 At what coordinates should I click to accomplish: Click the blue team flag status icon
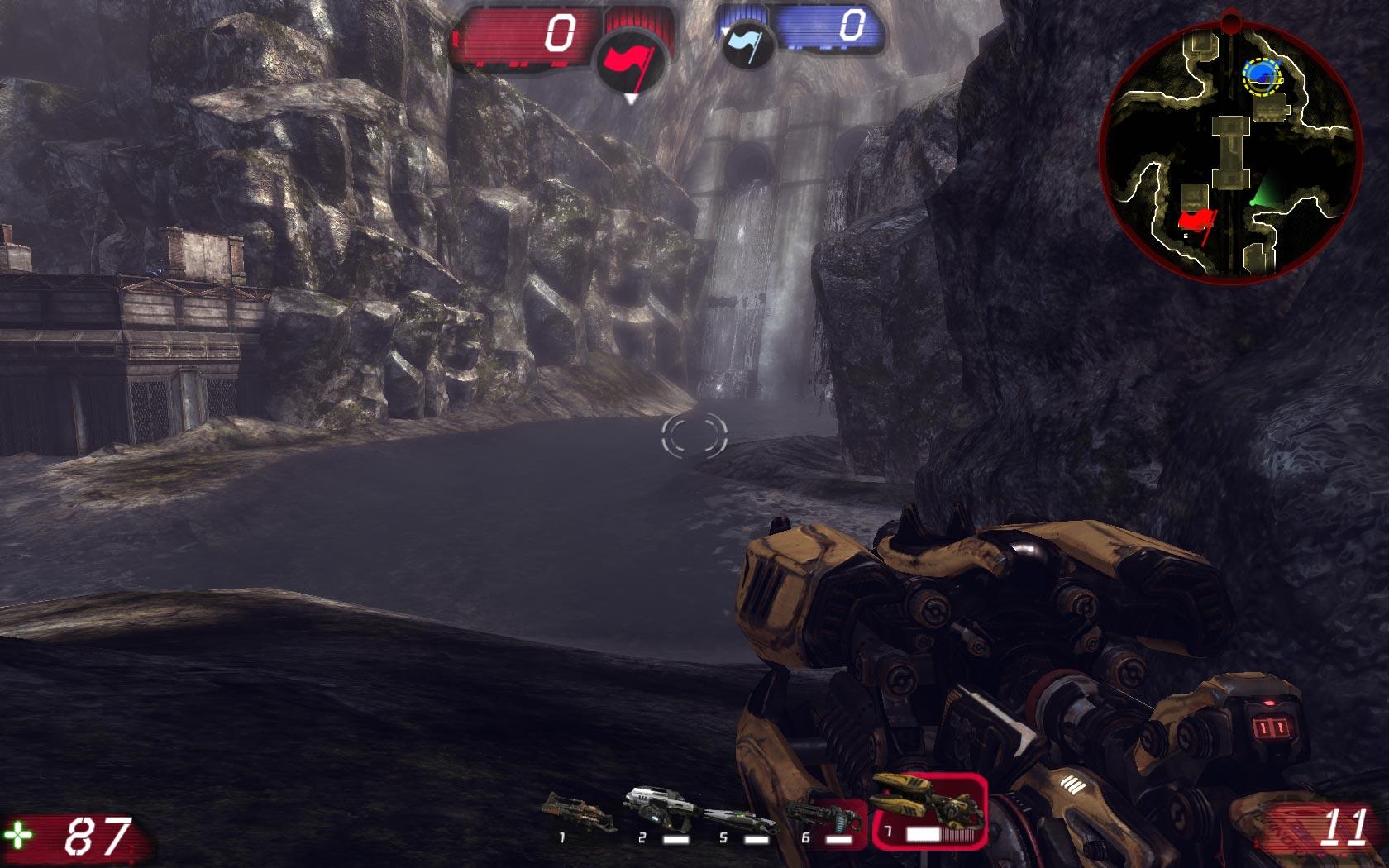(747, 43)
